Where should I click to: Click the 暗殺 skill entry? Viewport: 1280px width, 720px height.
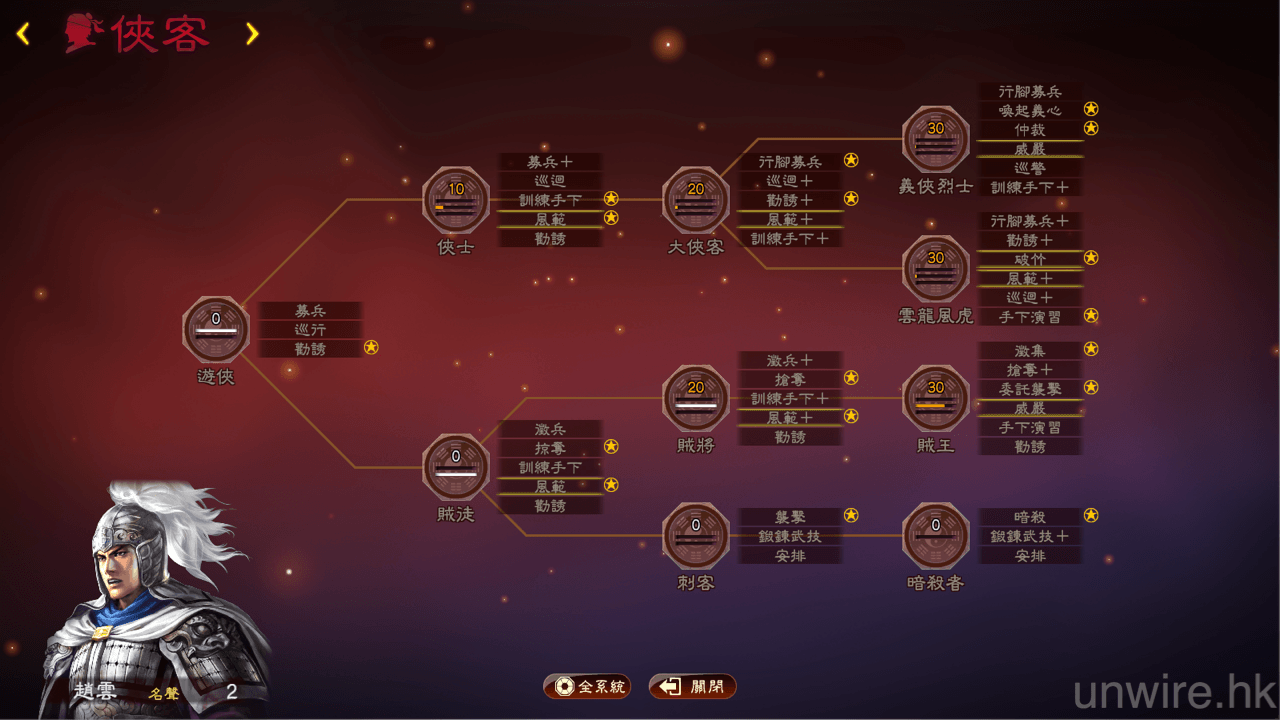click(1029, 517)
